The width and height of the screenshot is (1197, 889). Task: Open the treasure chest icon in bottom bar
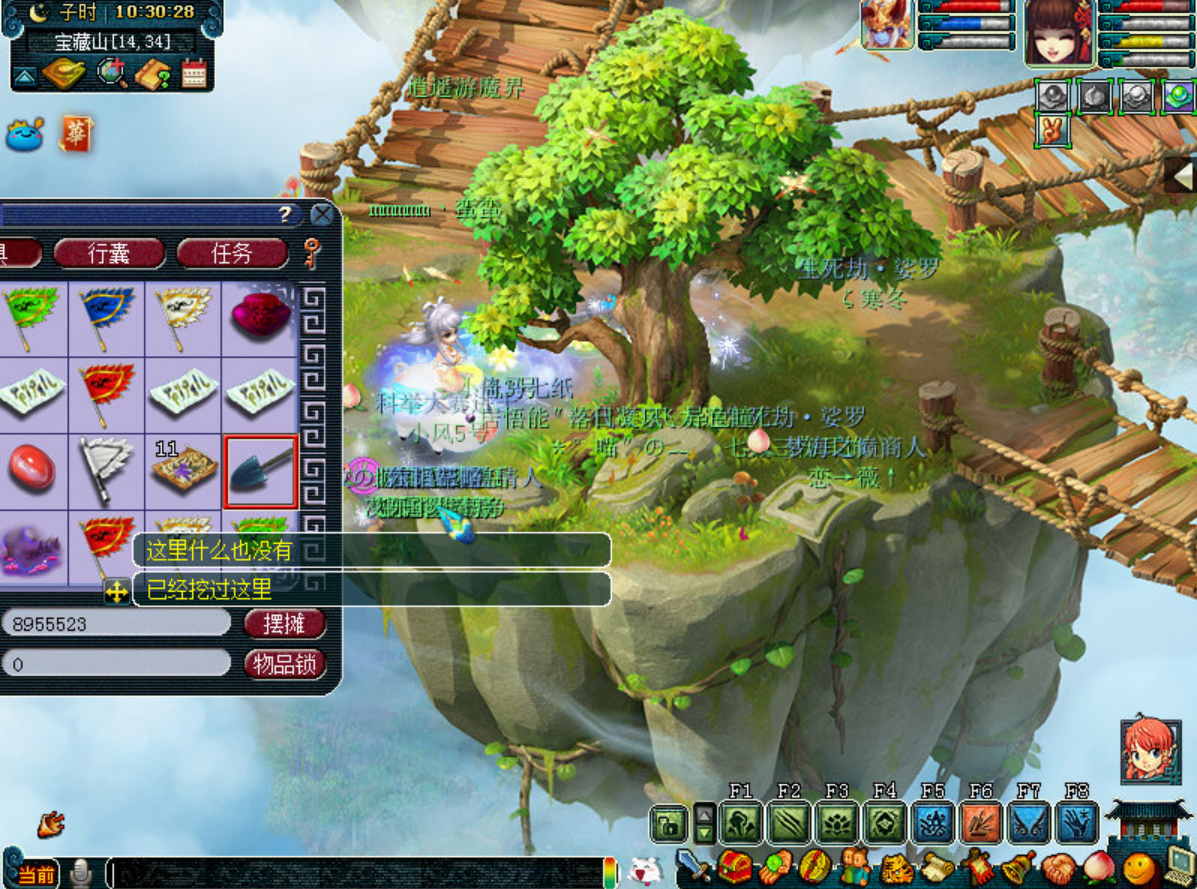(x=736, y=865)
